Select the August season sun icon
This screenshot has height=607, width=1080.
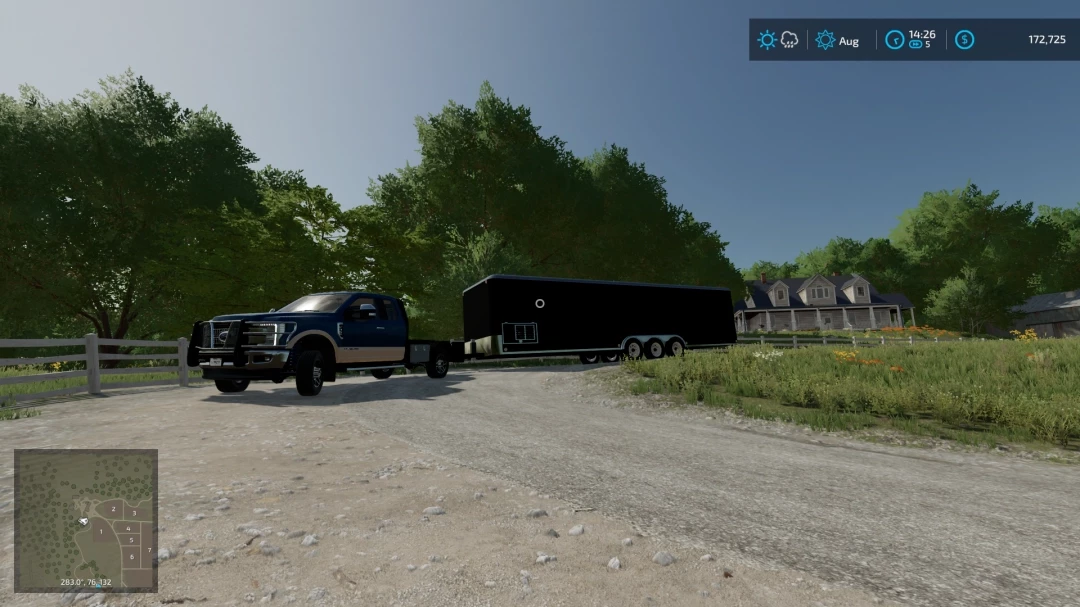(x=825, y=40)
